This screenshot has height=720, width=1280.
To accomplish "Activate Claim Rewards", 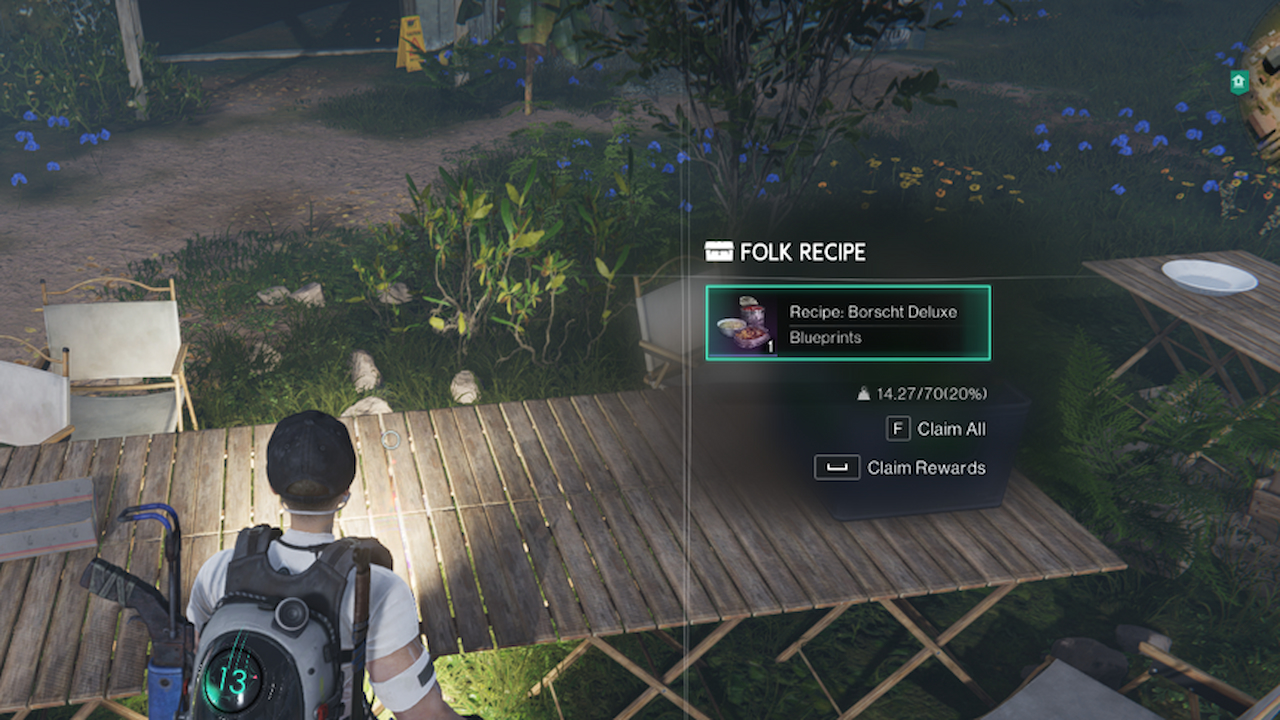I will click(x=927, y=467).
